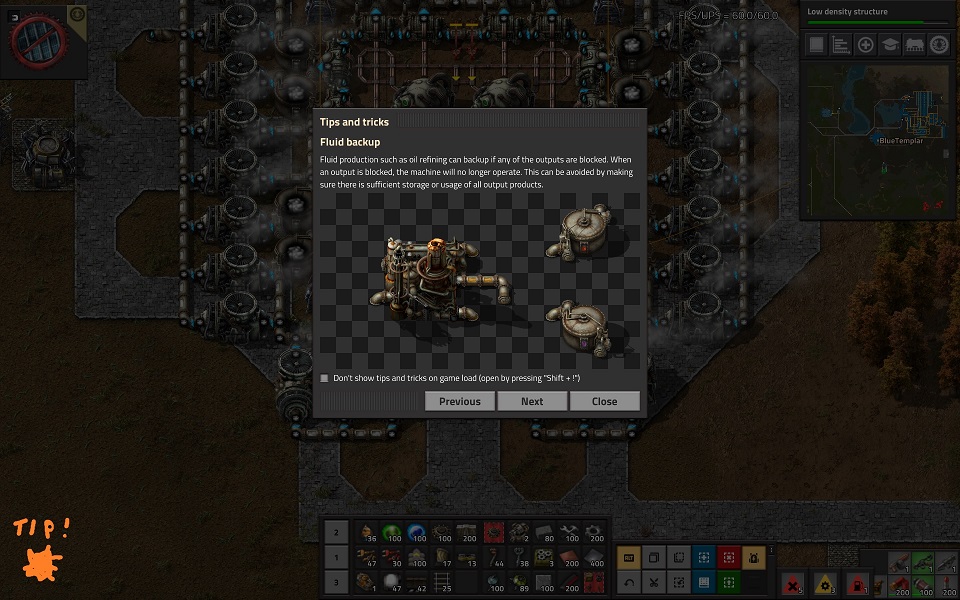Open the production statistics graph button
Screen dimensions: 960x600
point(841,45)
